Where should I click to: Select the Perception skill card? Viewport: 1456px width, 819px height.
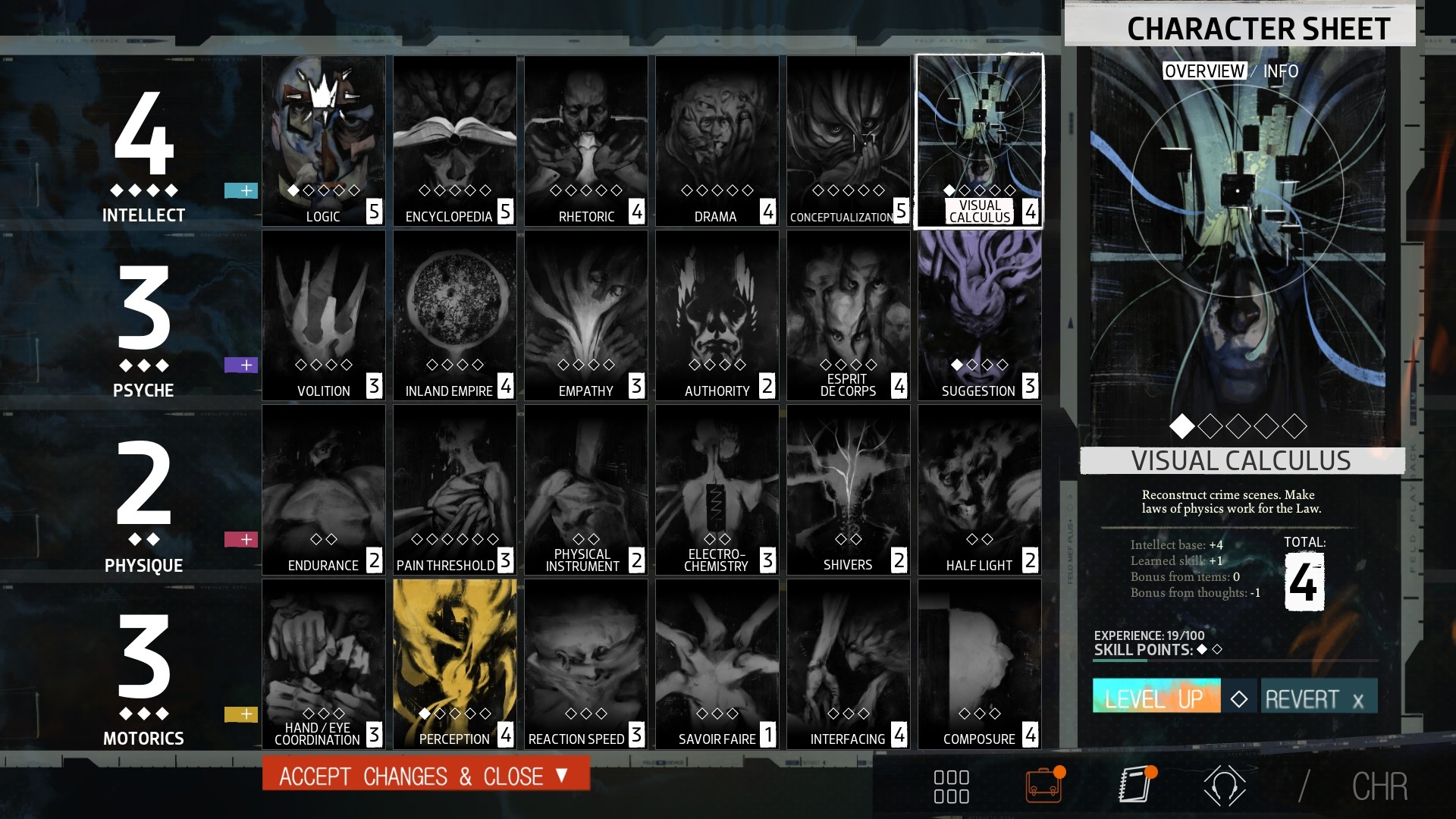click(455, 664)
